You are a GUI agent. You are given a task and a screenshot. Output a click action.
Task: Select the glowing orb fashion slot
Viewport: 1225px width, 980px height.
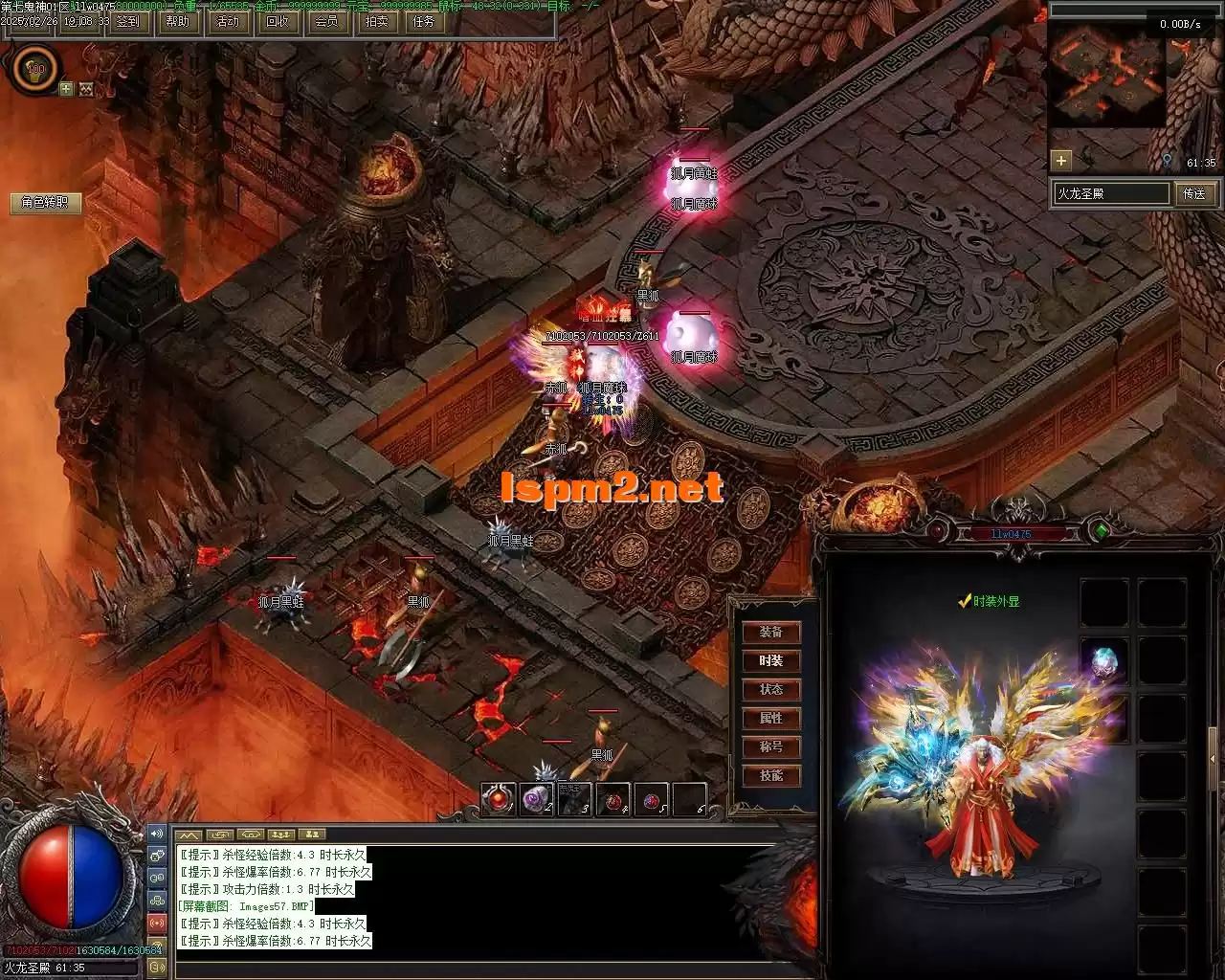1104,661
